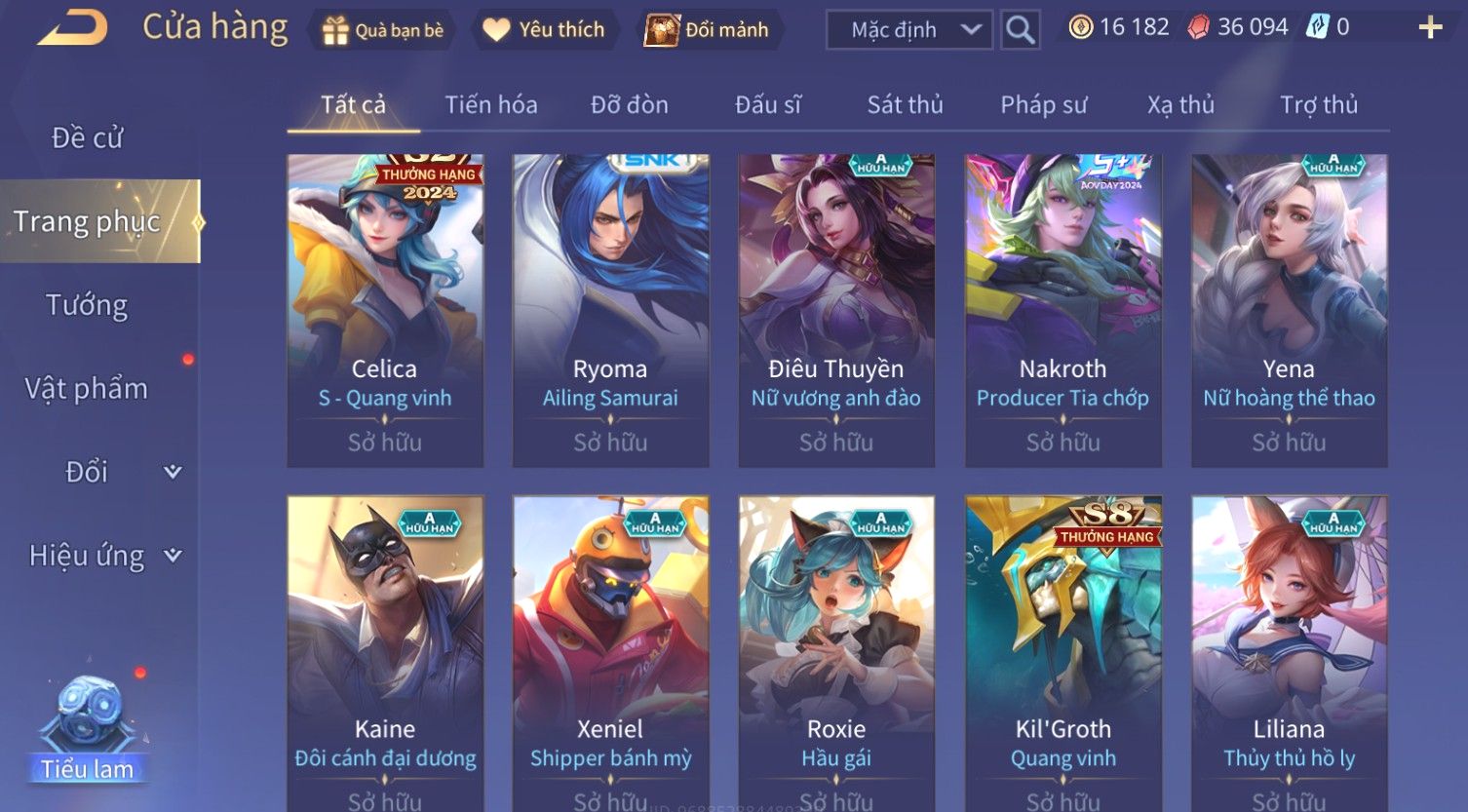Image resolution: width=1468 pixels, height=812 pixels.
Task: Open the Đổi mảnh exchange
Action: pos(707,30)
